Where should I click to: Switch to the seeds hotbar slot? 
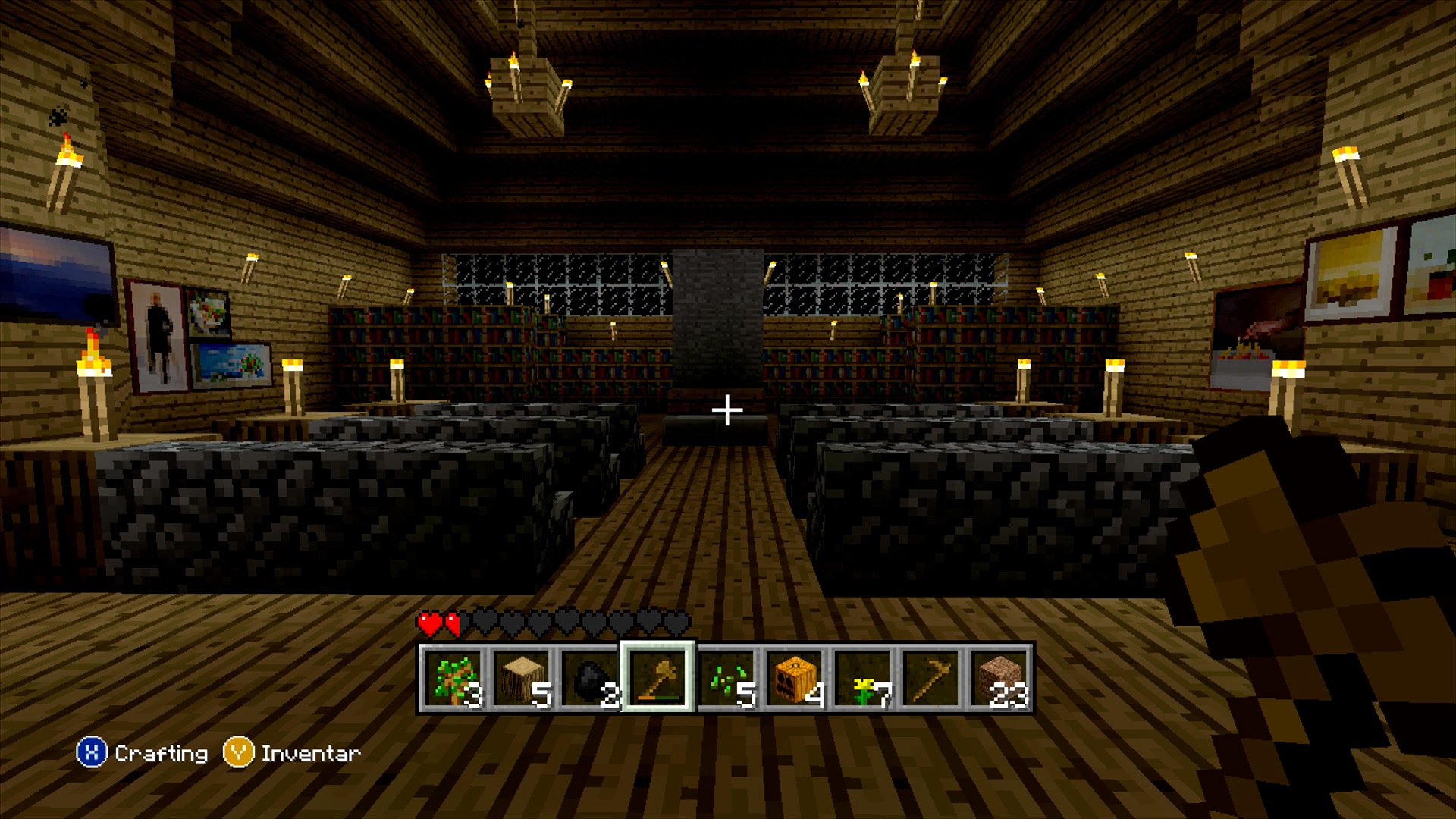point(726,678)
